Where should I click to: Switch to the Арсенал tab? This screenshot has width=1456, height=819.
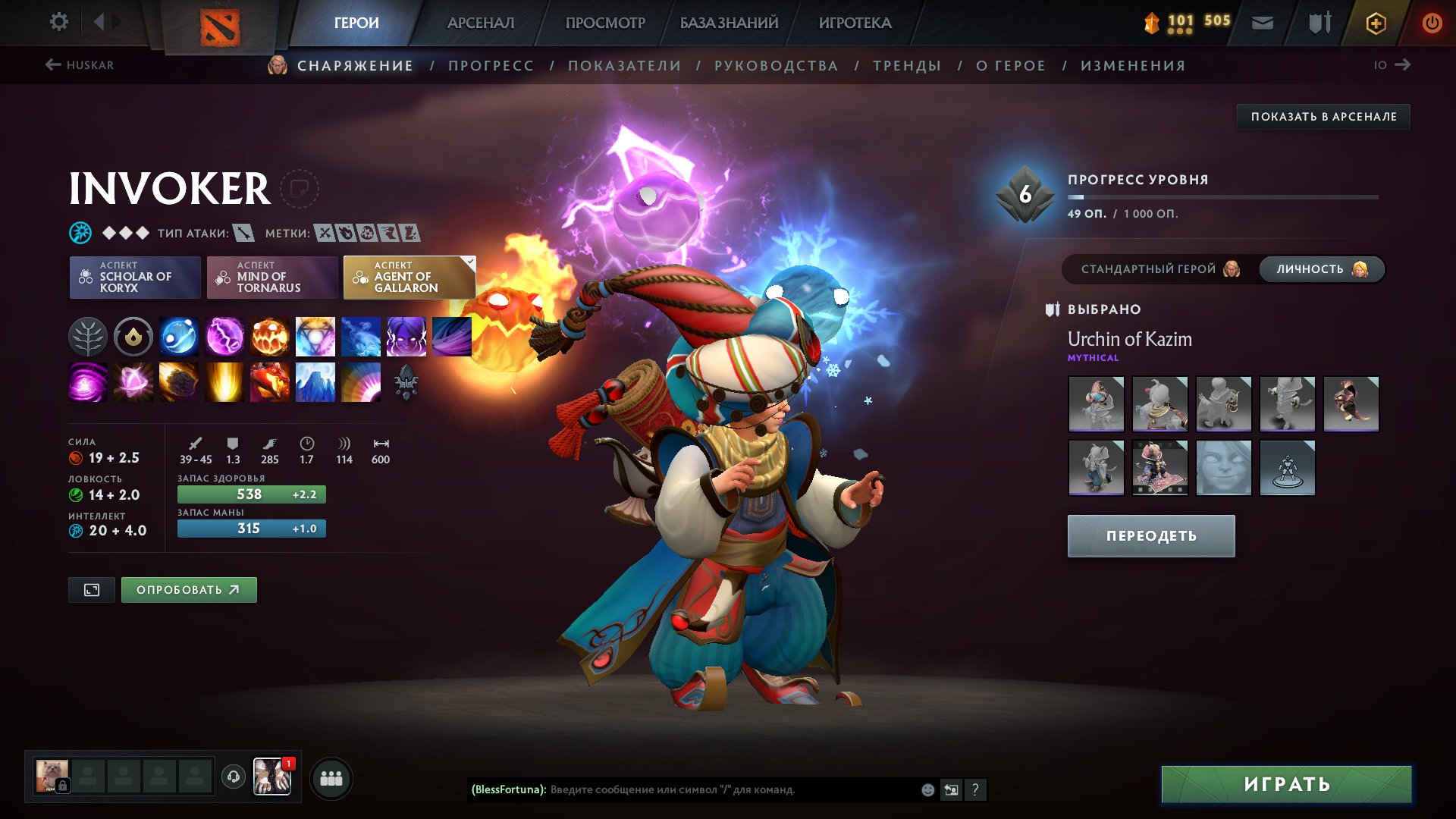(x=480, y=23)
